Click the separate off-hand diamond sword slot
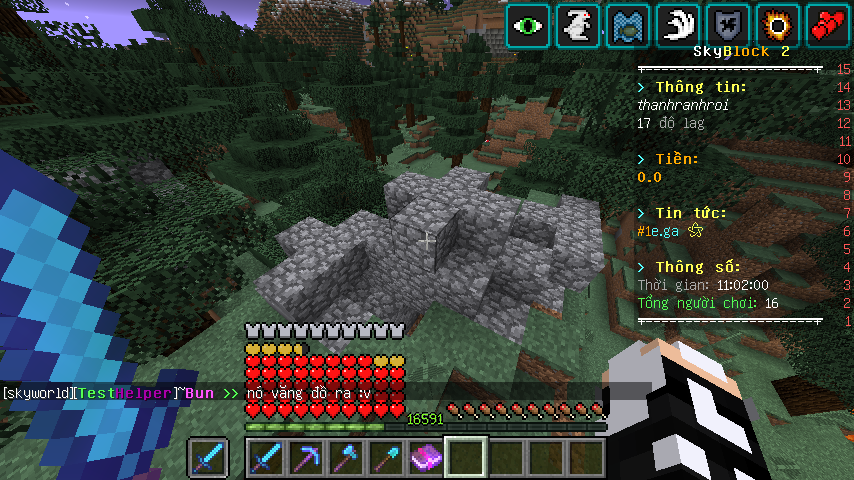Screen dimensions: 854x480 pos(207,457)
